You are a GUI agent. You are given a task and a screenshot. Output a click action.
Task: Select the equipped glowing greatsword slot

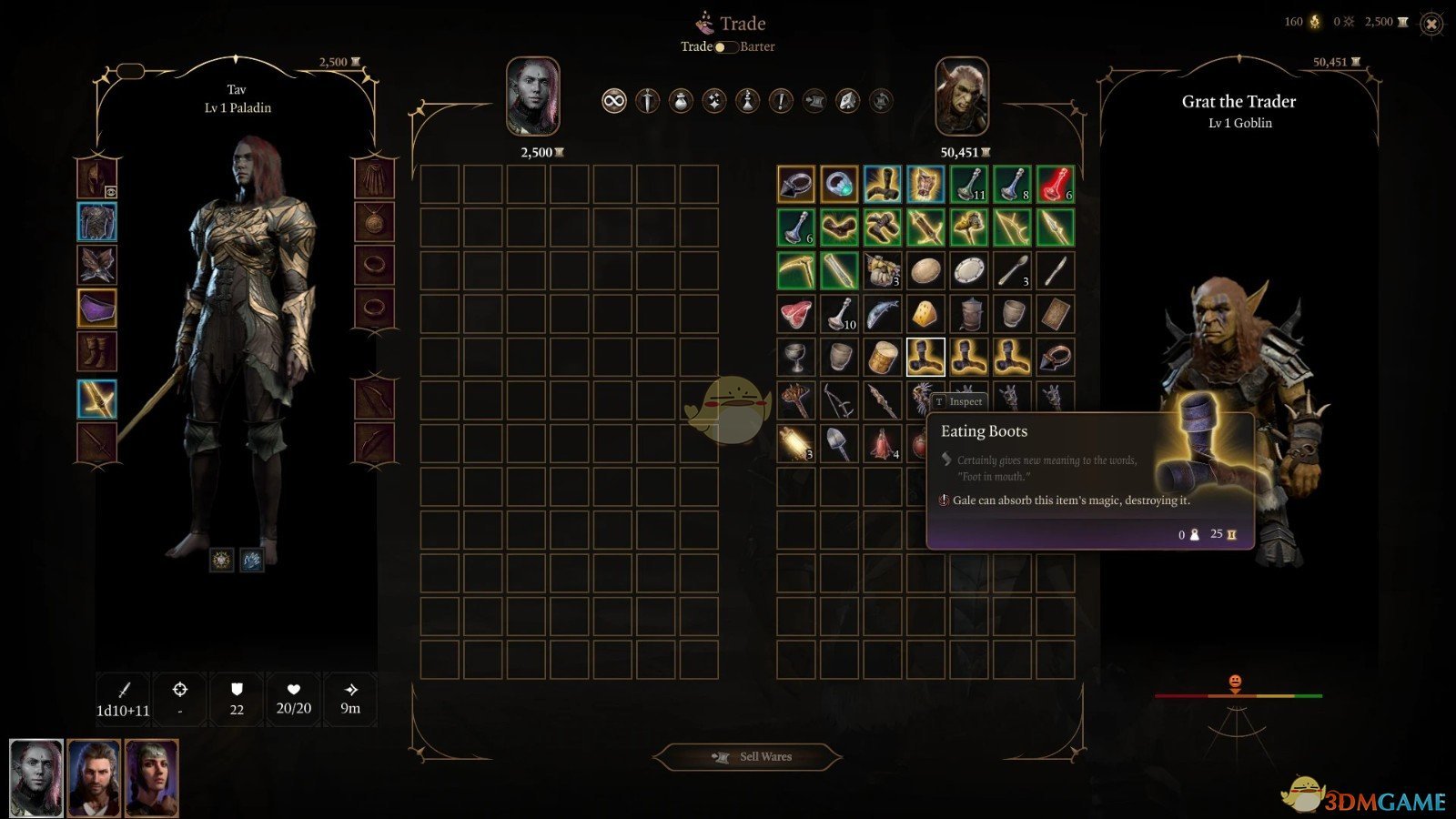(x=96, y=399)
